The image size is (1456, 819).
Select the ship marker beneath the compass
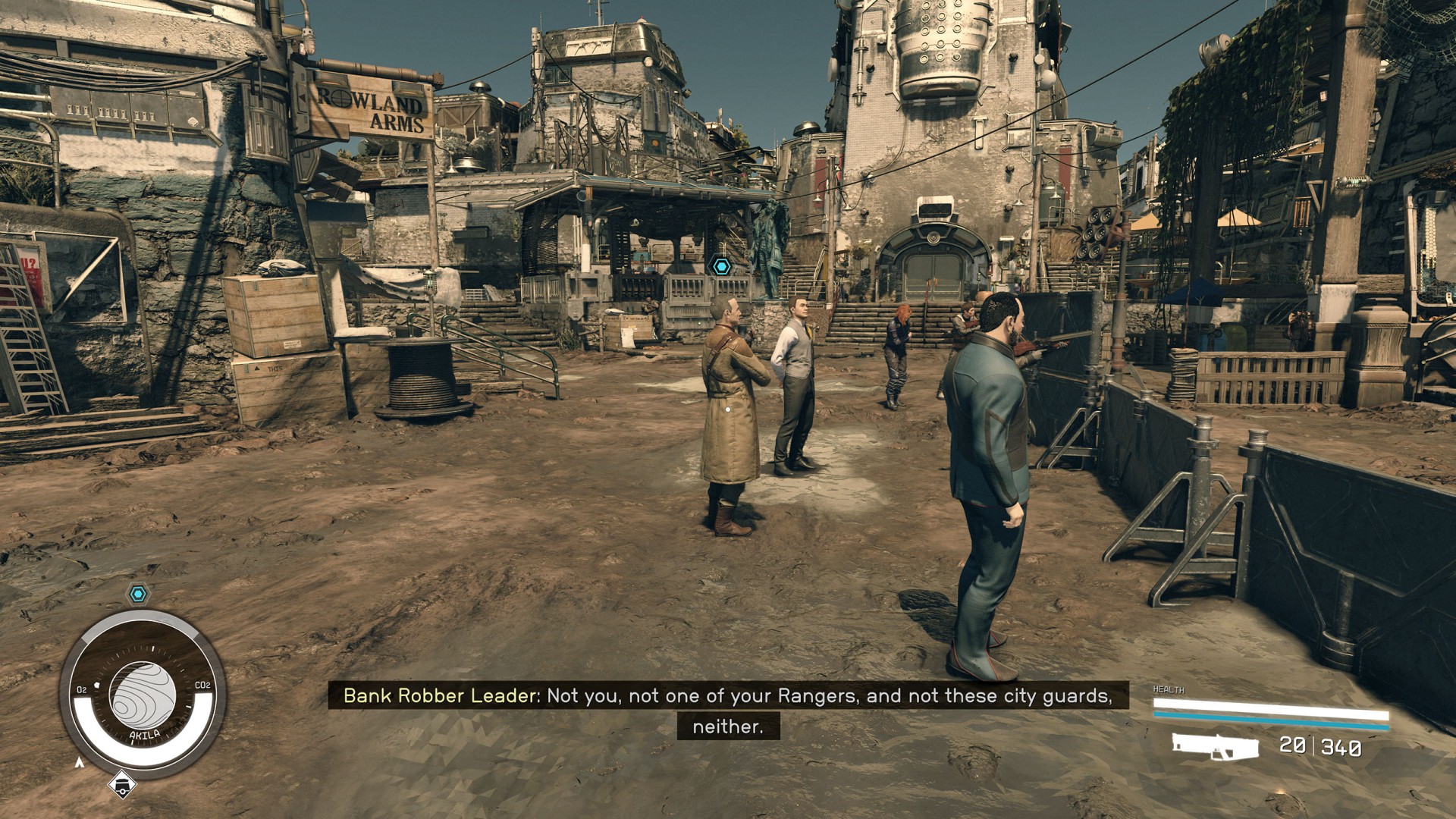(121, 785)
